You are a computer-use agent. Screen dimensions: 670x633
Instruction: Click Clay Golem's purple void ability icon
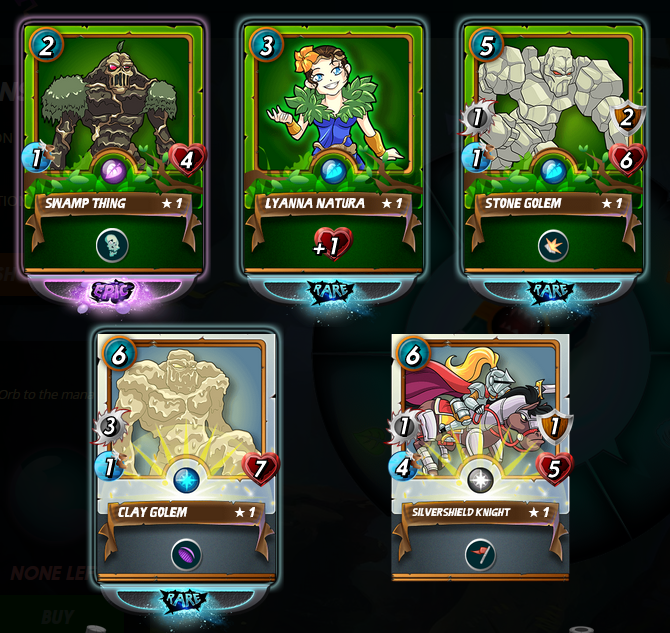point(186,555)
